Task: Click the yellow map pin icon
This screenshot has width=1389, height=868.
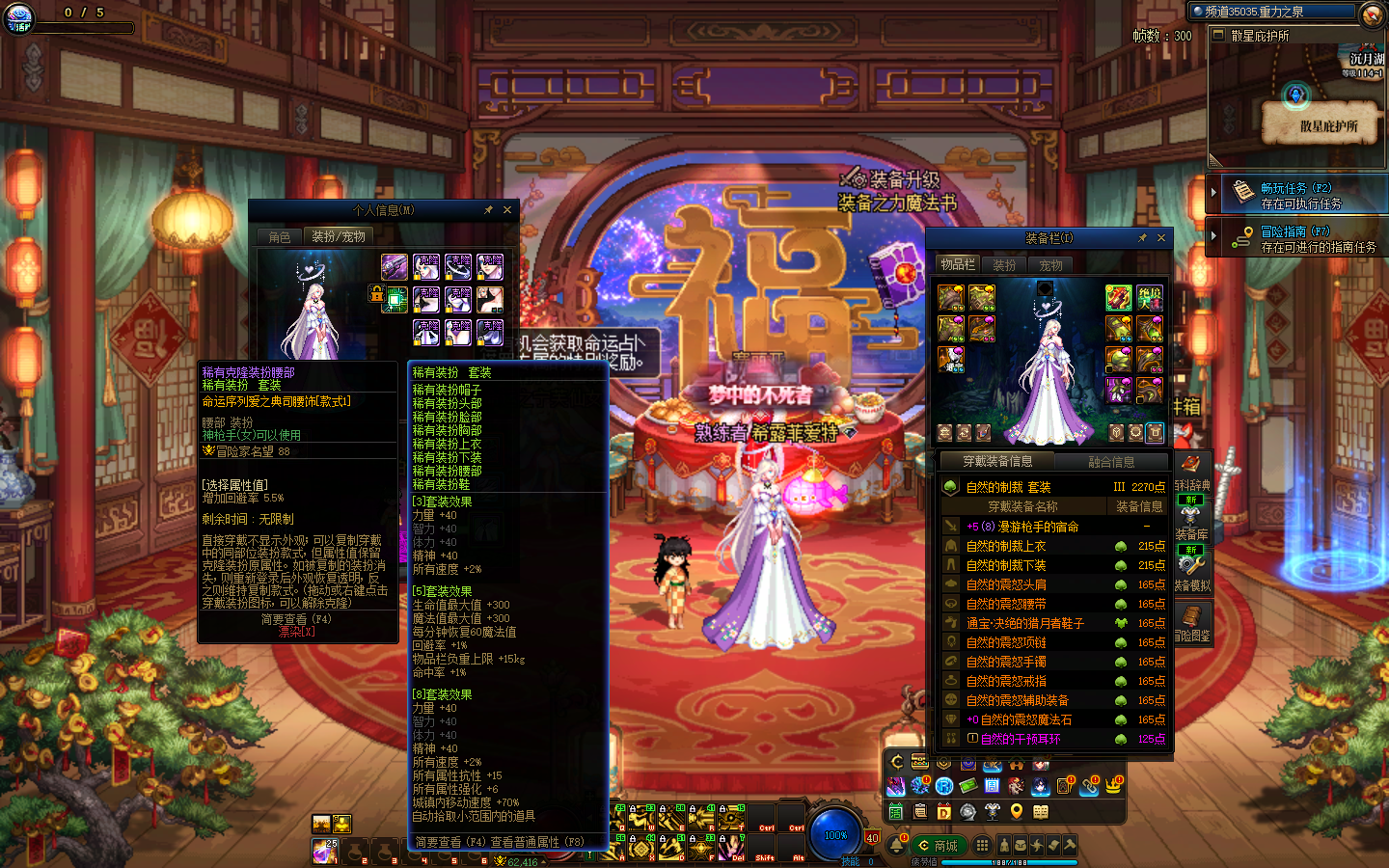Action: tap(1017, 812)
